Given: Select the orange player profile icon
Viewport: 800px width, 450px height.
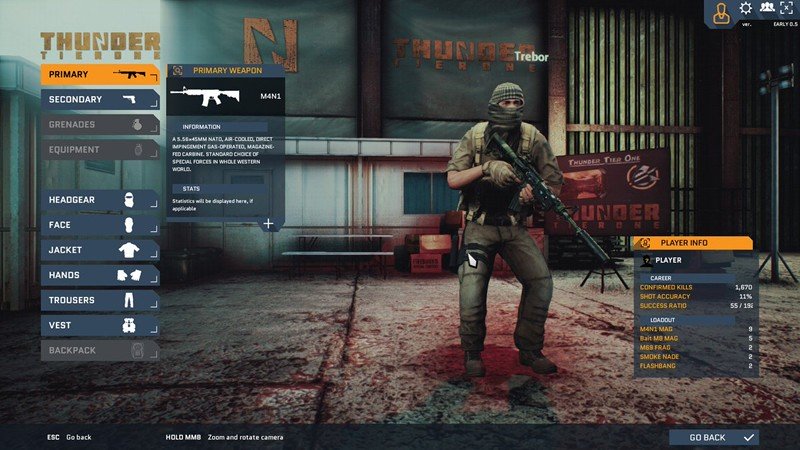Looking at the screenshot, I should (719, 13).
